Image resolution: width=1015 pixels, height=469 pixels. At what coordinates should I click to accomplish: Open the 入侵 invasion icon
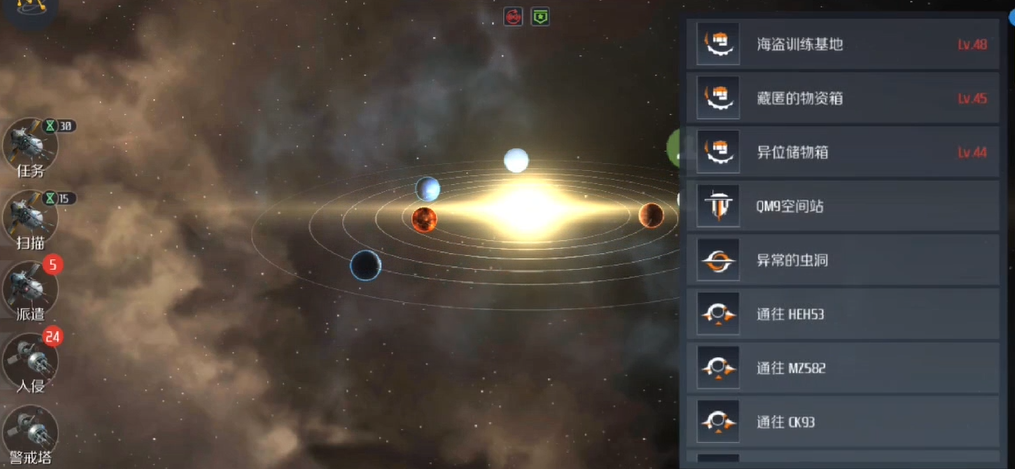click(30, 360)
